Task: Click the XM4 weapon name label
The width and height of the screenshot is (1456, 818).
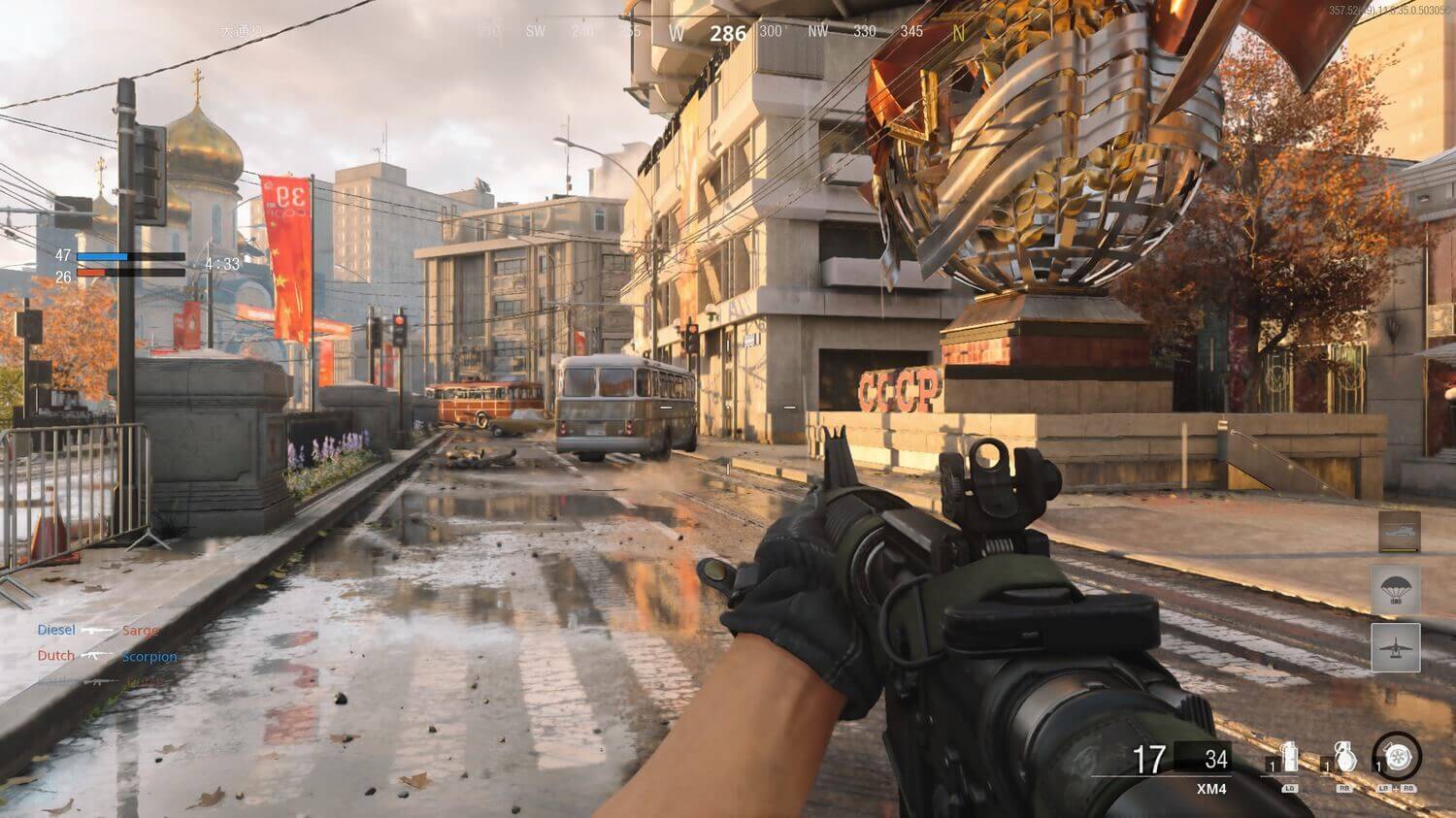Action: tap(1210, 789)
